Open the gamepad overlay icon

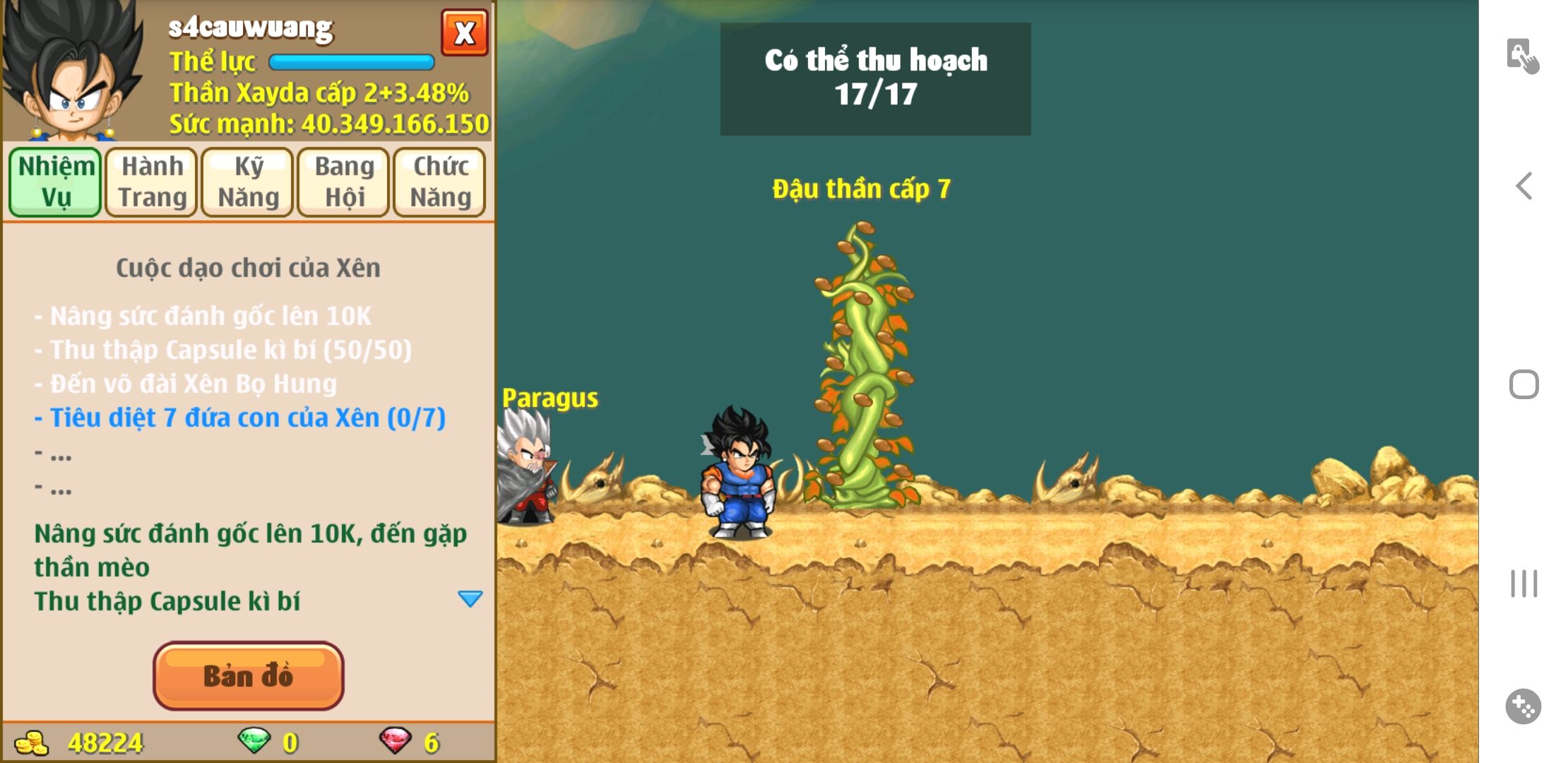coord(1523,706)
